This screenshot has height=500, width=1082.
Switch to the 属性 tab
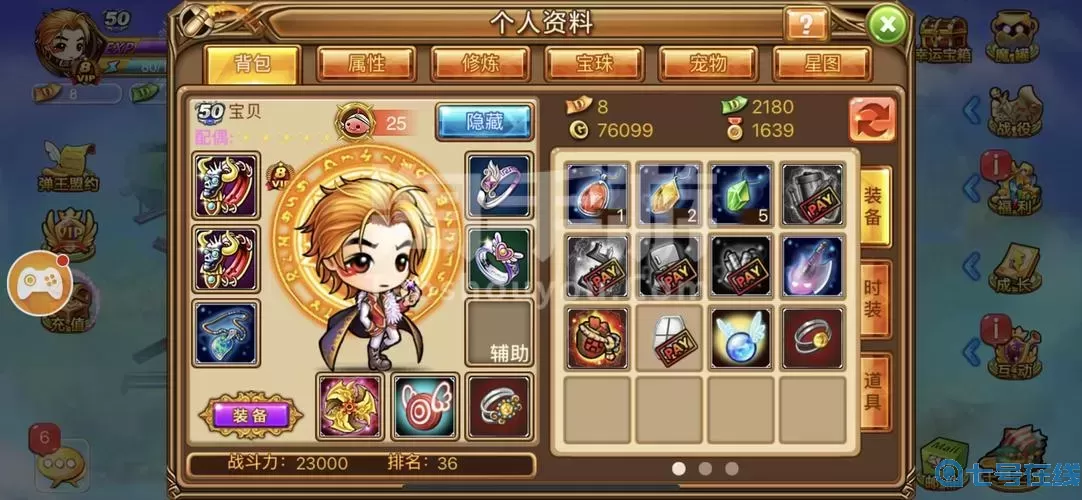(x=366, y=64)
